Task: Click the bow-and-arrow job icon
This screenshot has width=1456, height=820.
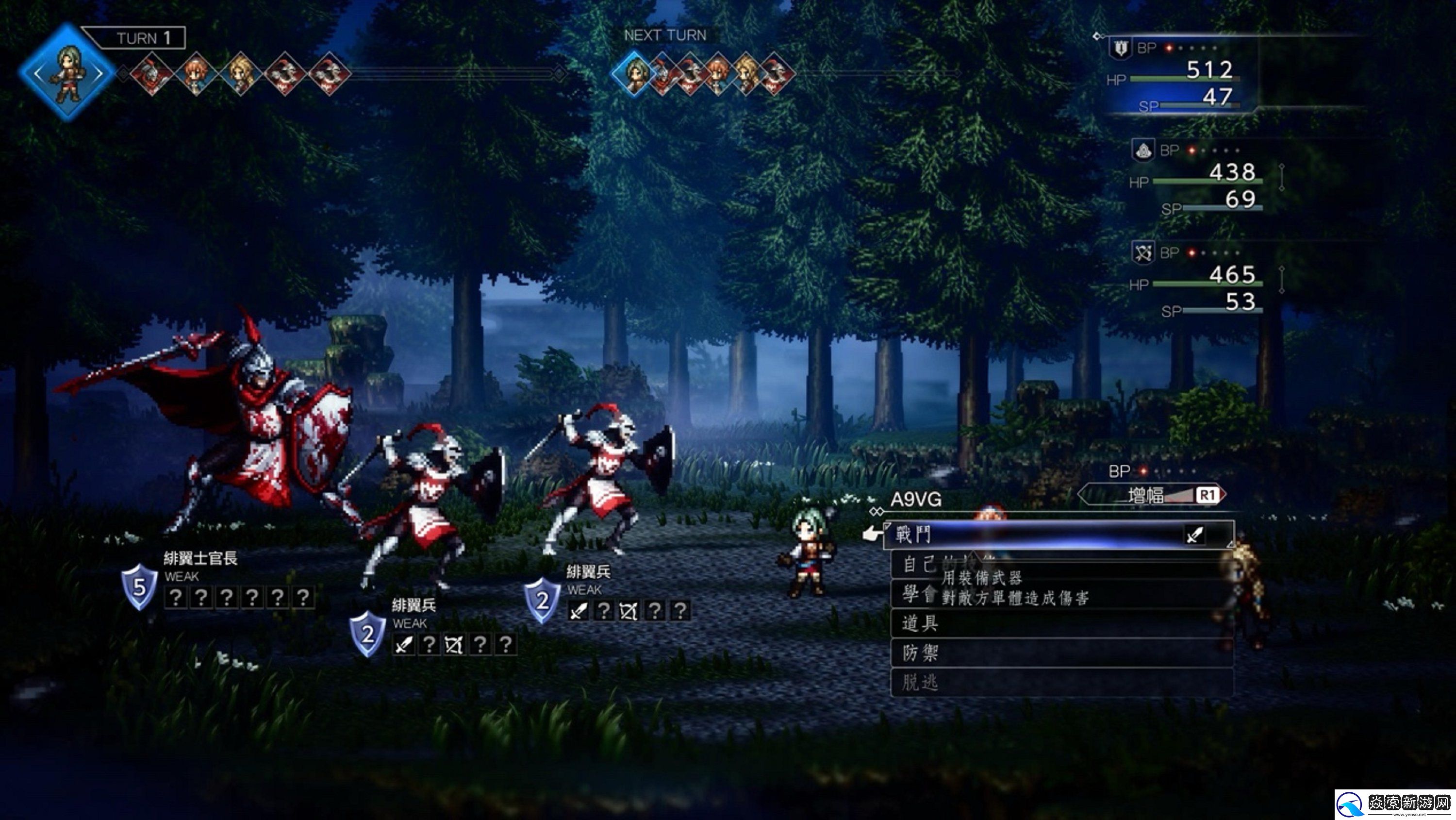Action: pos(1143,252)
